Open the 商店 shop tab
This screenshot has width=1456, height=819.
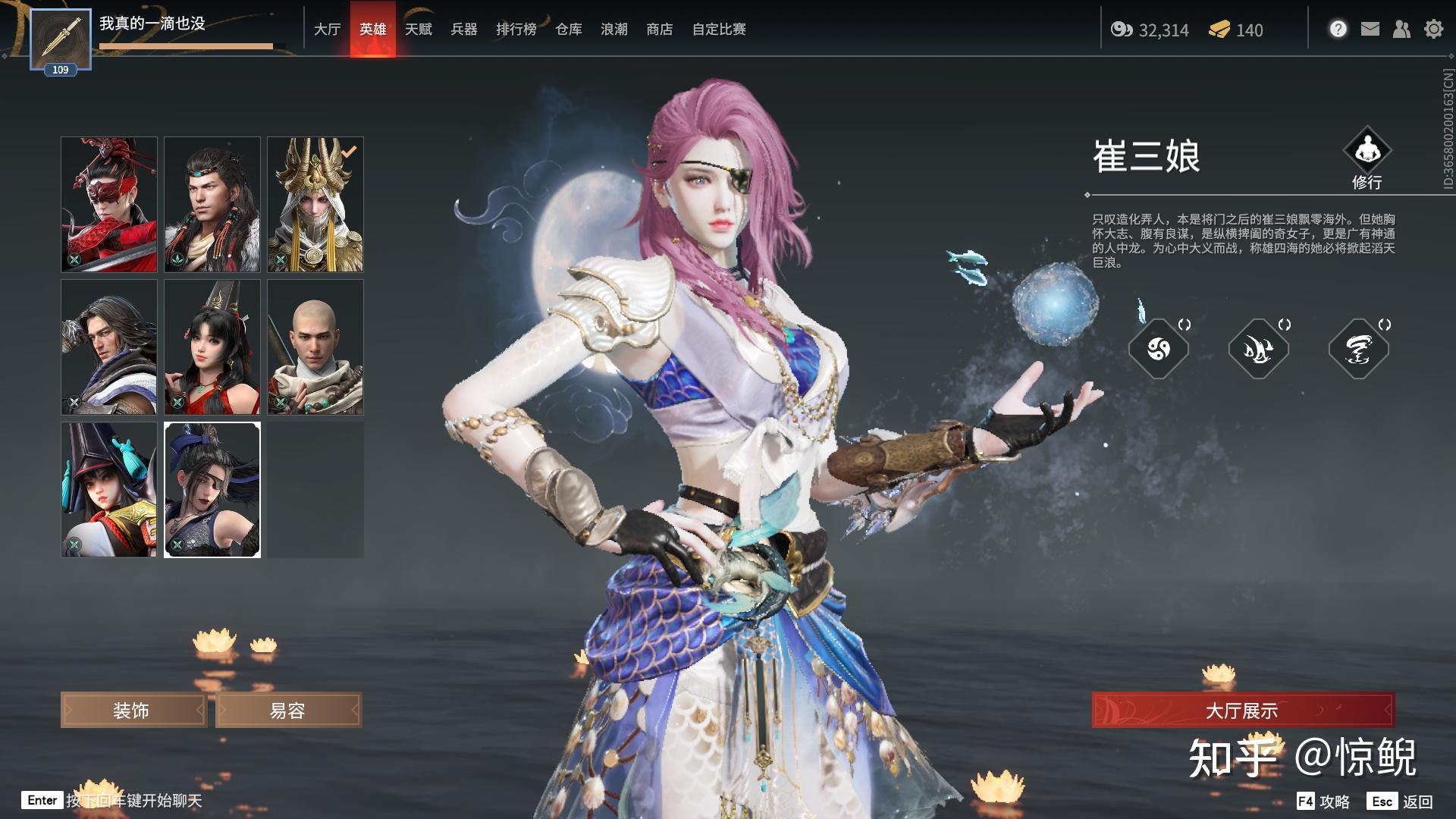click(x=659, y=30)
